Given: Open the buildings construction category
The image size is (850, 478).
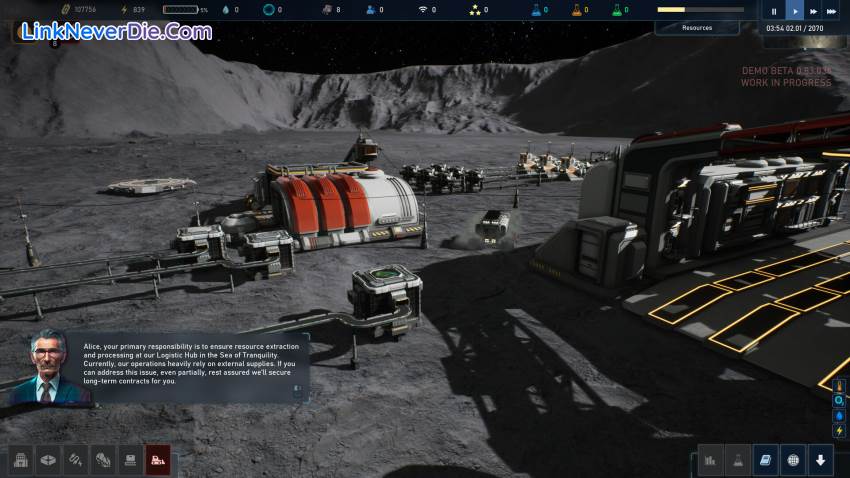Looking at the screenshot, I should coord(21,460).
